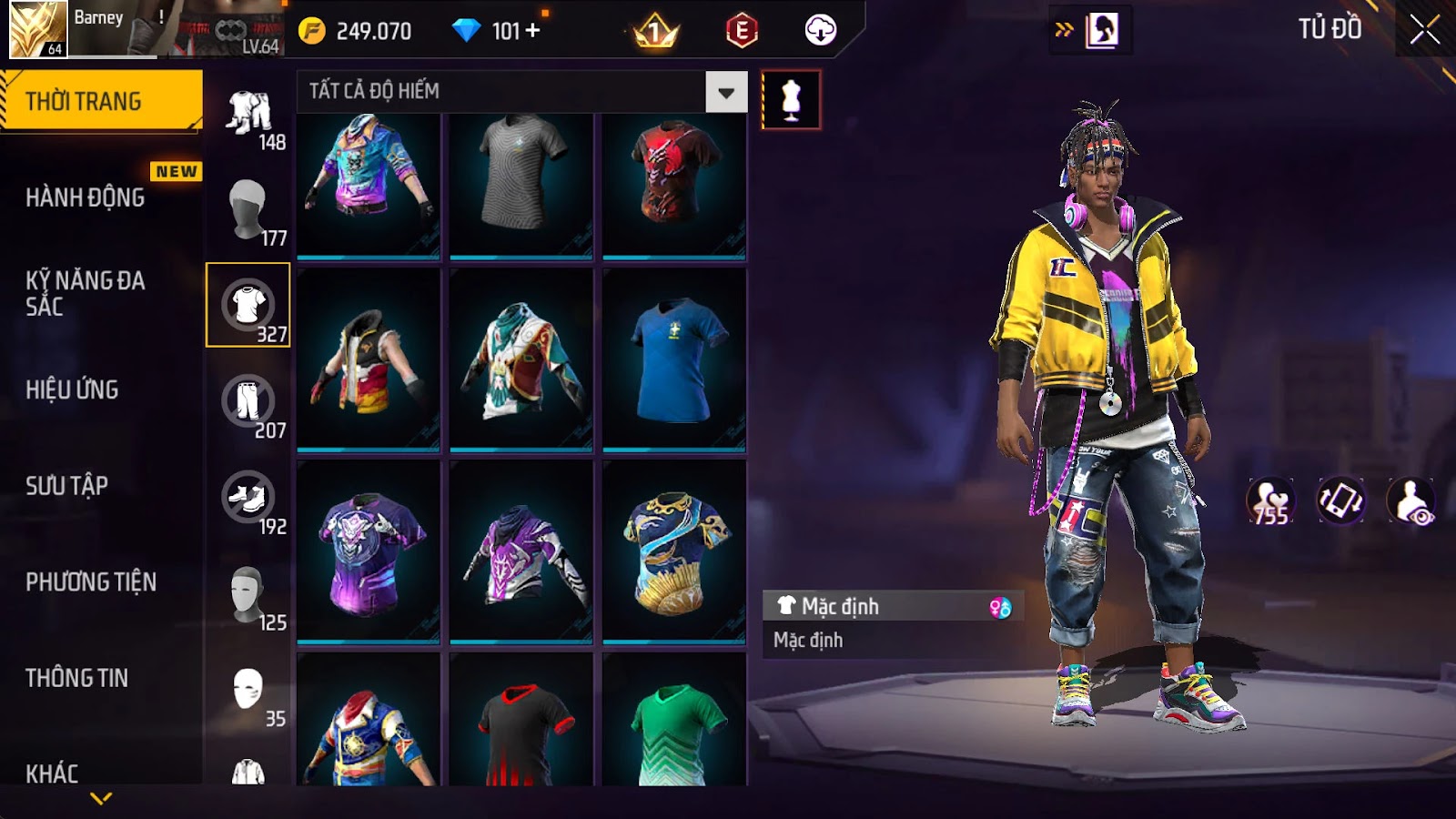The height and width of the screenshot is (819, 1456).
Task: Open the HÀNH ĐỘNG section
Action: (86, 197)
